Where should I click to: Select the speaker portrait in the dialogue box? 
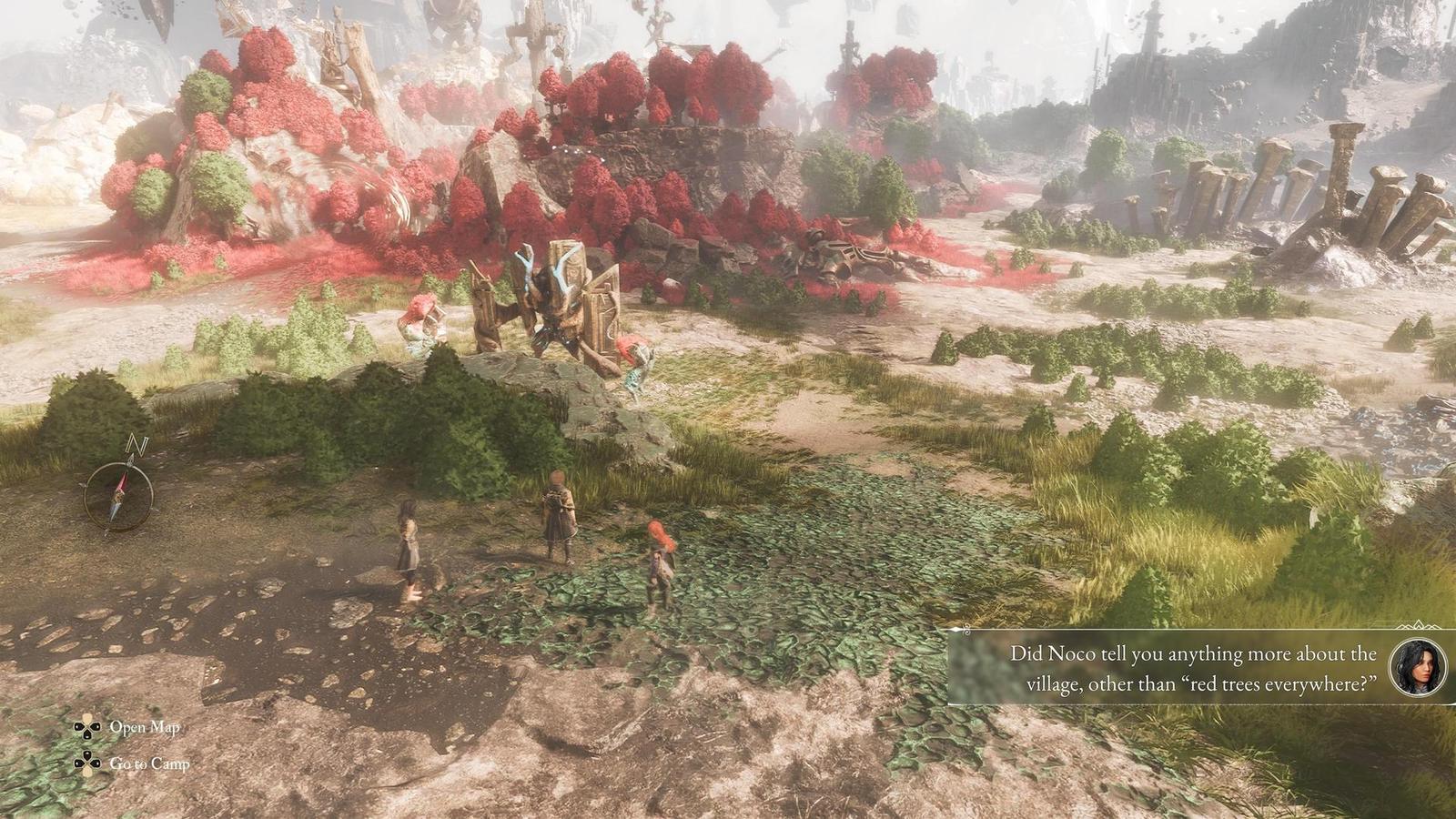(1419, 668)
